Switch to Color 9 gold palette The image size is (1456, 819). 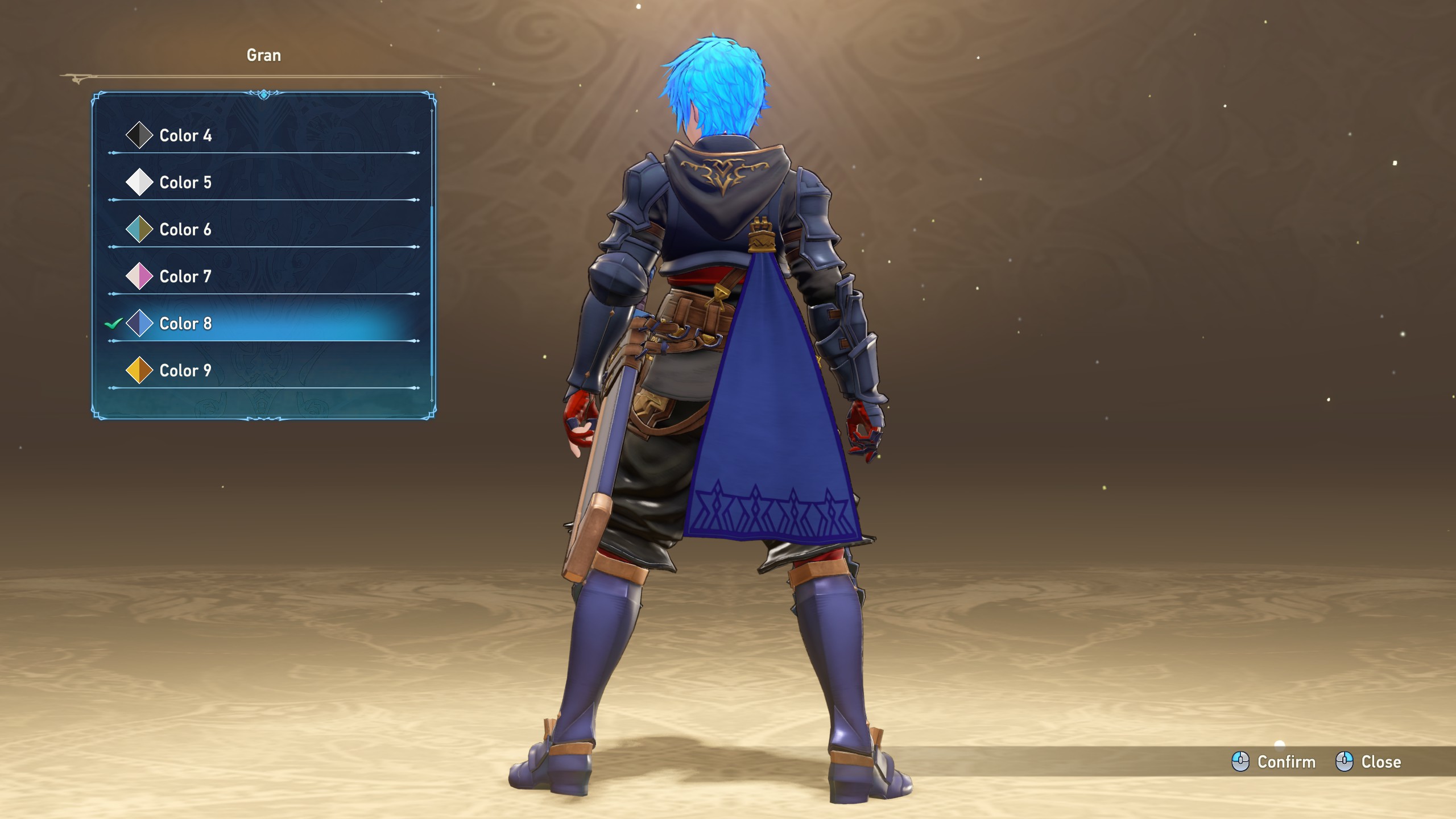point(185,371)
